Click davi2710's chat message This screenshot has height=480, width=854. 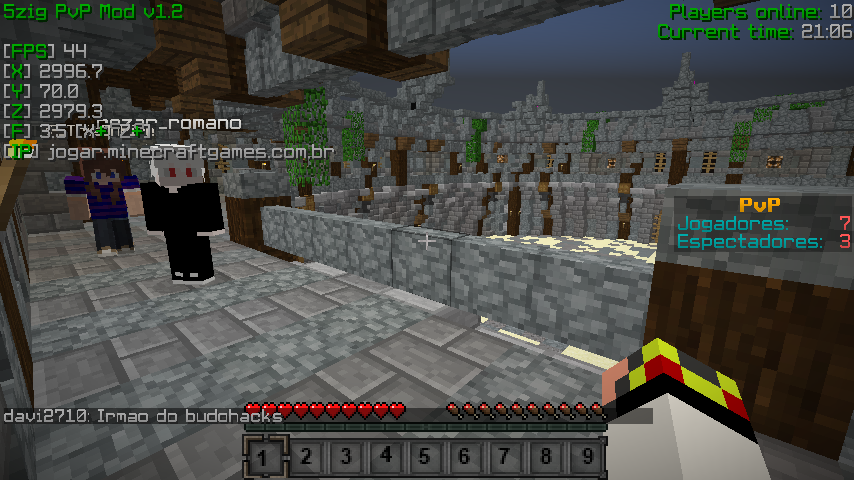coord(143,415)
